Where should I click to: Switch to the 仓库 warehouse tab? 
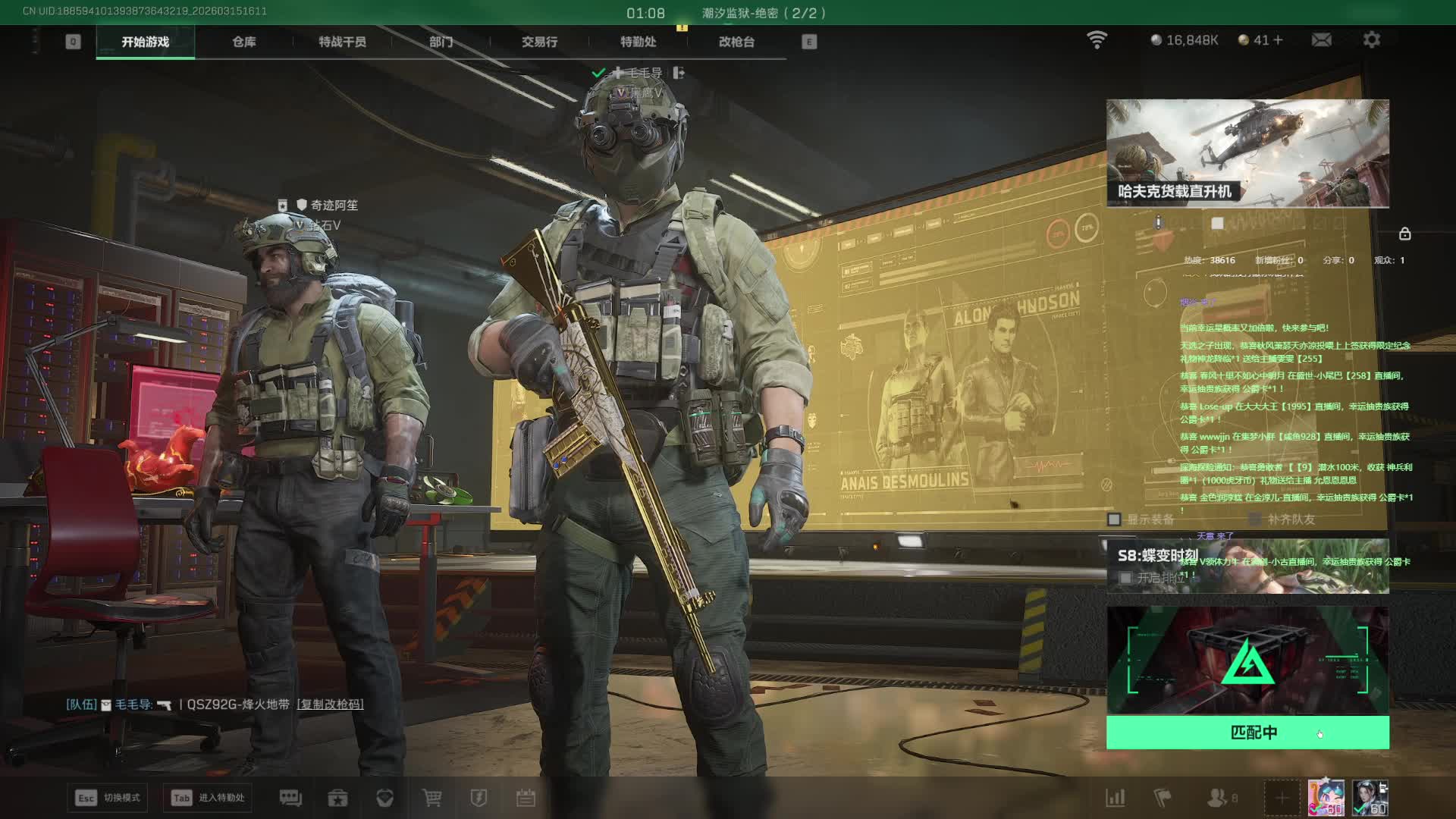click(x=243, y=42)
